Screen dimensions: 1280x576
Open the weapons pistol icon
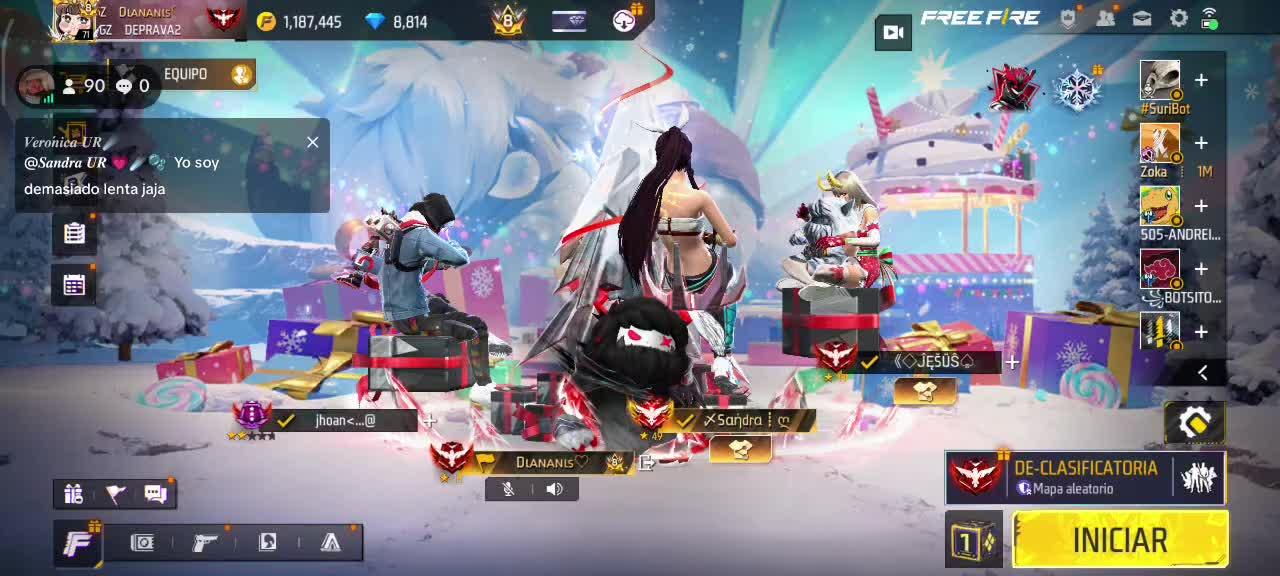click(x=205, y=542)
